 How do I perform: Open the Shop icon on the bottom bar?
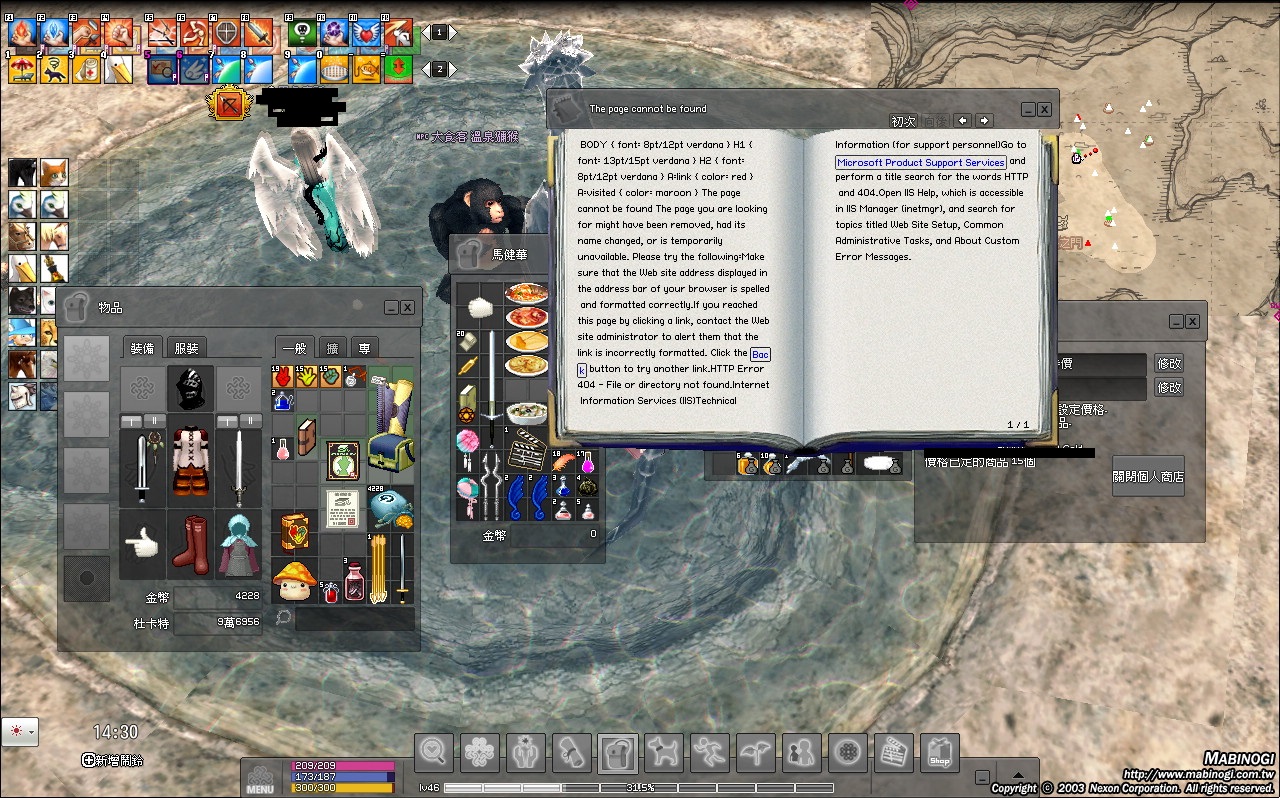pyautogui.click(x=939, y=751)
